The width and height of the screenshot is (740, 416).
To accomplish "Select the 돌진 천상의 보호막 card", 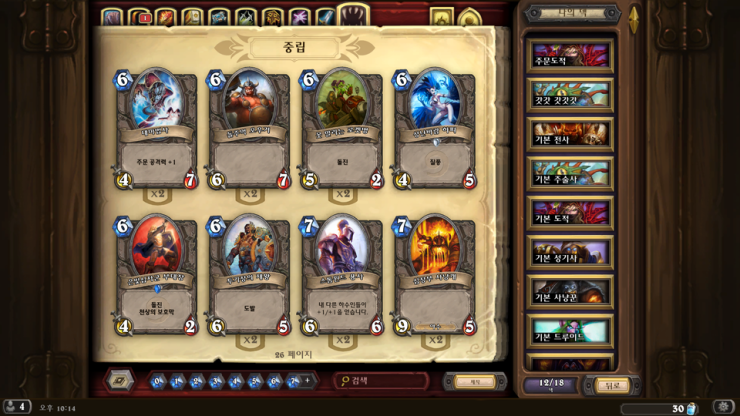I will 156,275.
